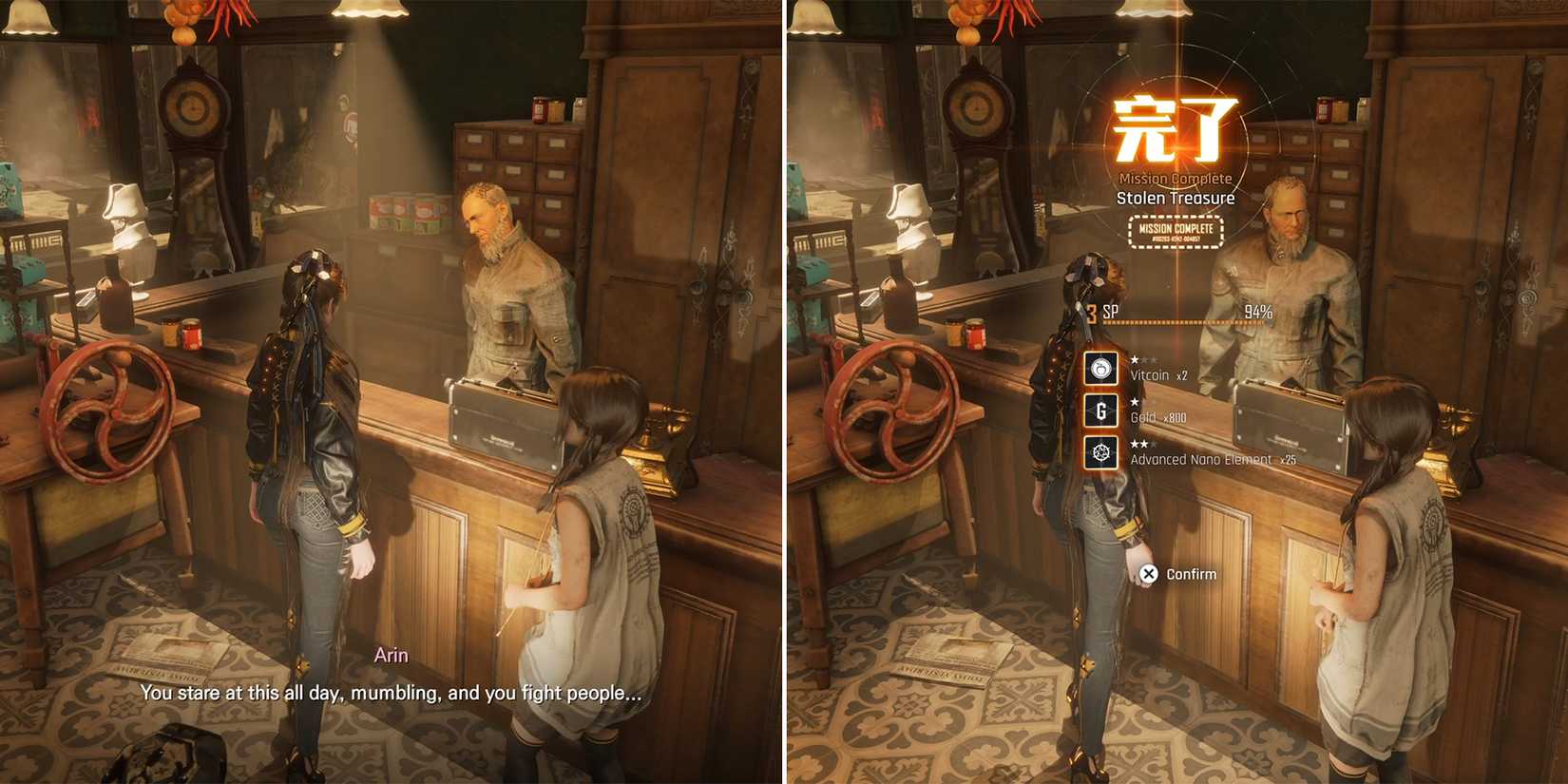Click the X button glyph beside Confirm
Viewport: 1568px width, 784px height.
click(1148, 574)
